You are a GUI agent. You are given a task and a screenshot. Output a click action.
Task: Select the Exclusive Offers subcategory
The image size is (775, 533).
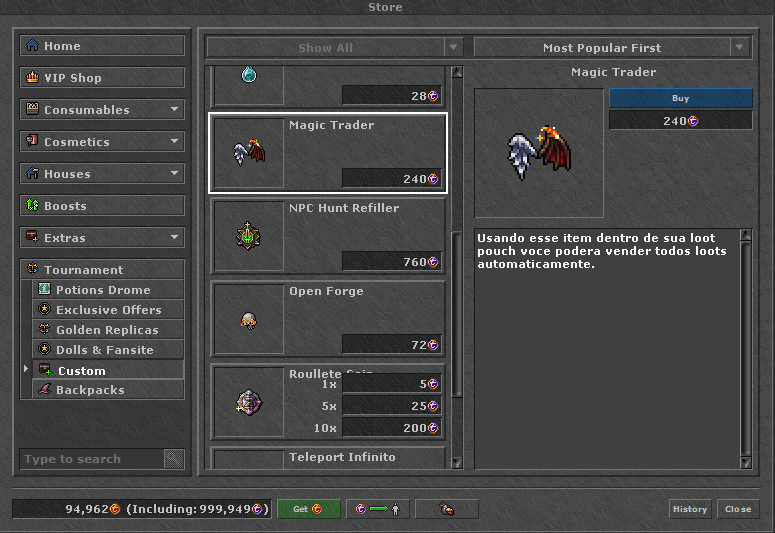tap(109, 310)
